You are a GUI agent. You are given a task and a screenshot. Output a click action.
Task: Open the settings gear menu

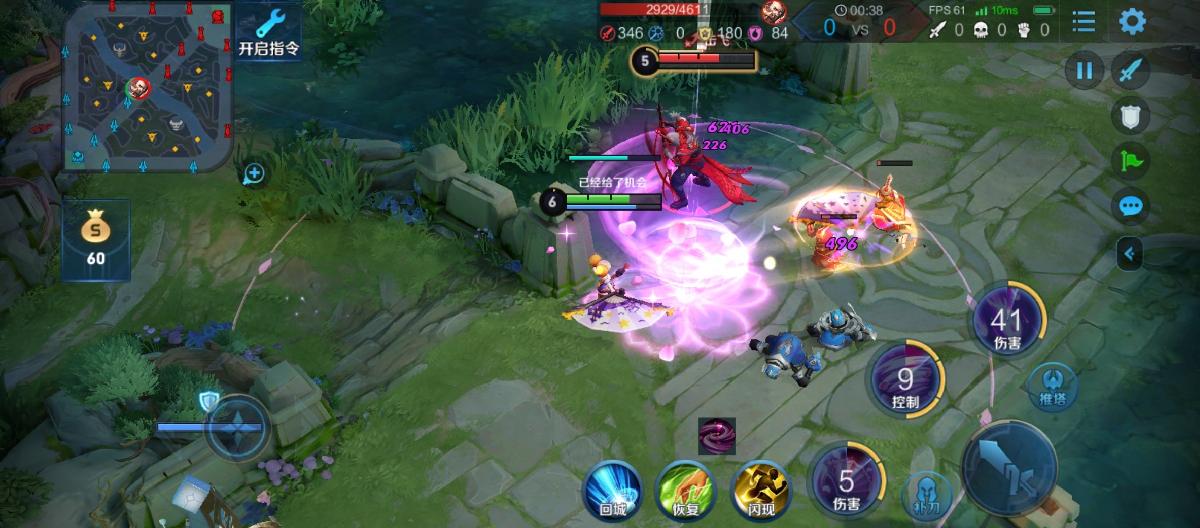pos(1132,21)
